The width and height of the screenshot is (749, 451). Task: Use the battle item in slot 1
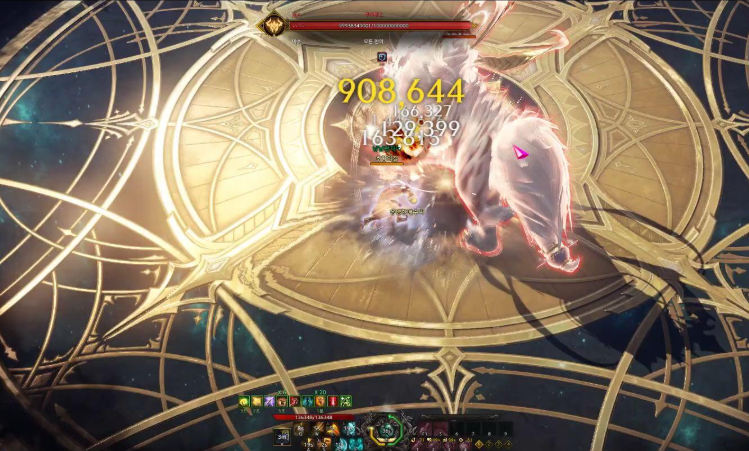click(425, 429)
